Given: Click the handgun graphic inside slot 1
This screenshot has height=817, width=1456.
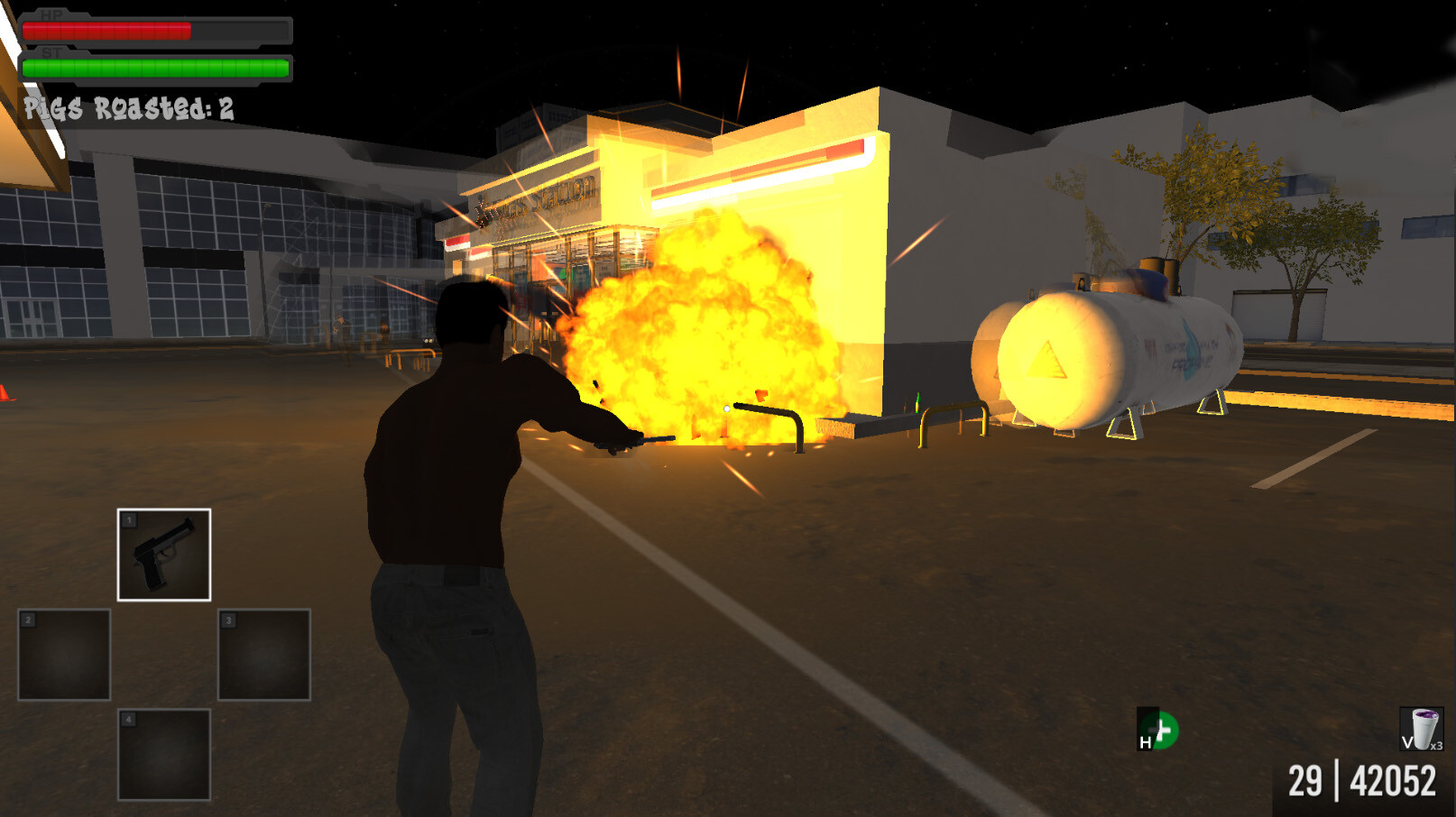Looking at the screenshot, I should point(164,553).
